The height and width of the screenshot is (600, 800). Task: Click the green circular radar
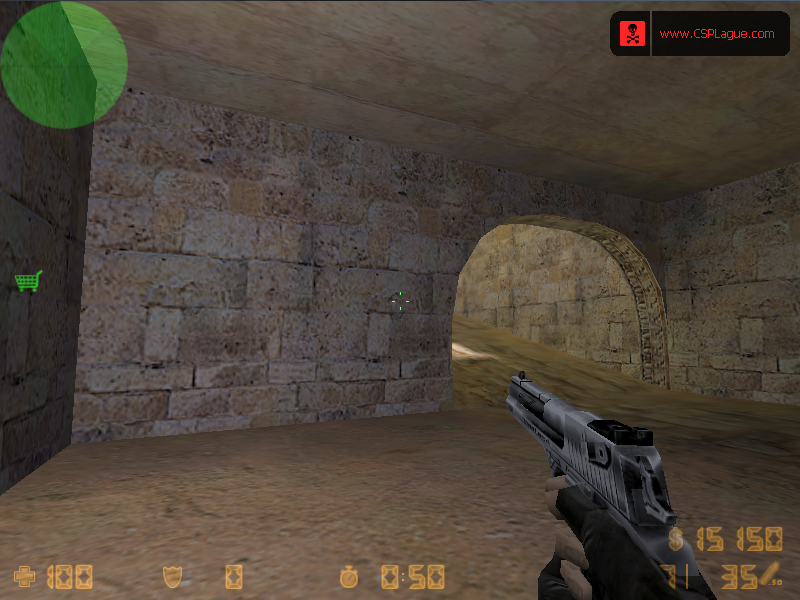pyautogui.click(x=63, y=64)
